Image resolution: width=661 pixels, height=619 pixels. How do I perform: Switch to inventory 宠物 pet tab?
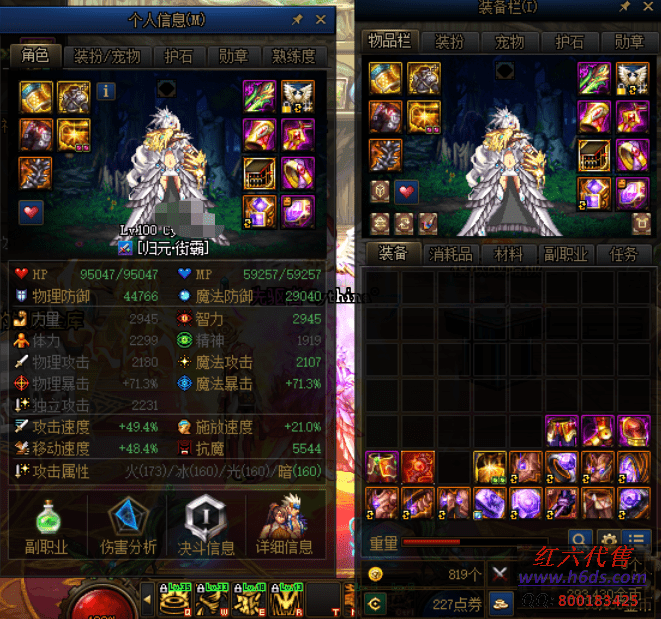tap(510, 42)
